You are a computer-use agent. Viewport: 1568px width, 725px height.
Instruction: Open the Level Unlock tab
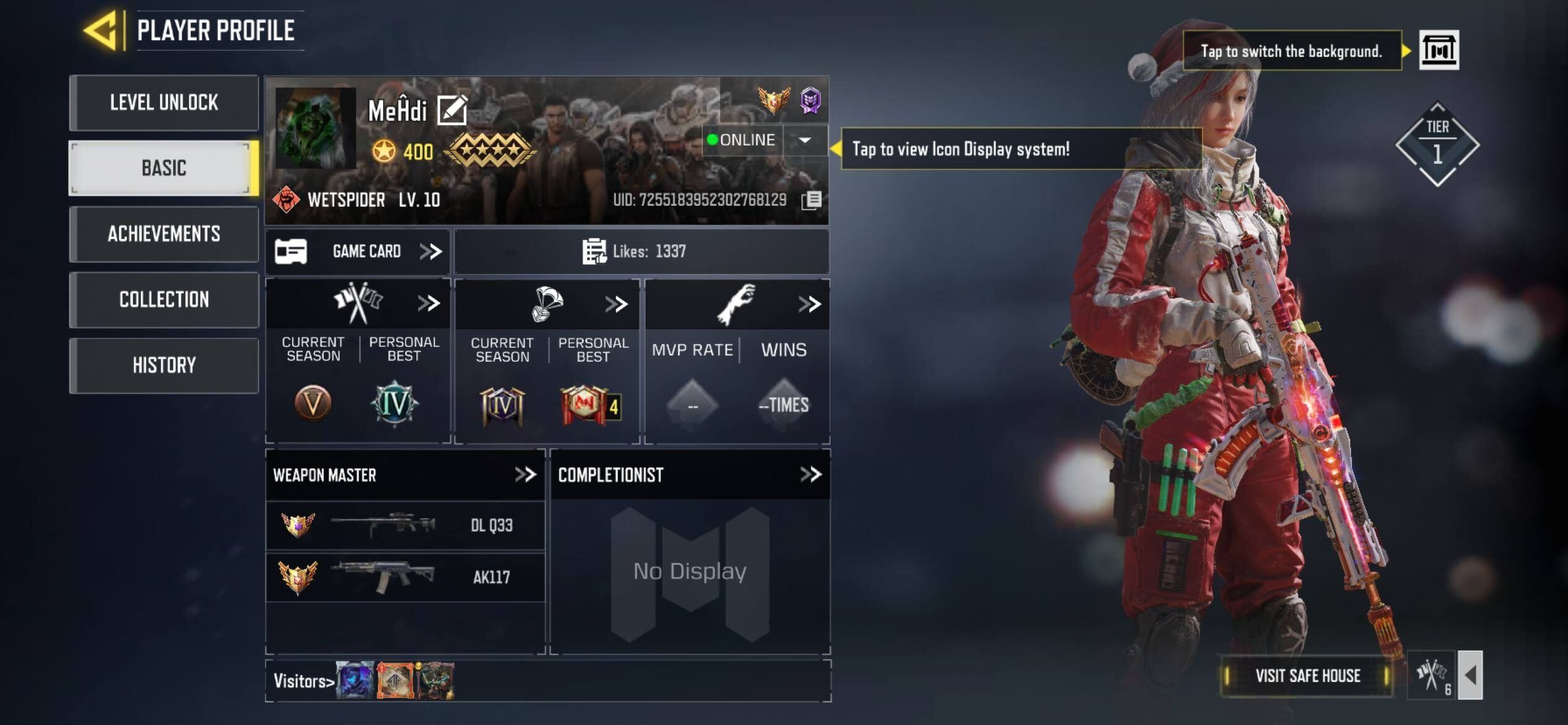point(163,102)
